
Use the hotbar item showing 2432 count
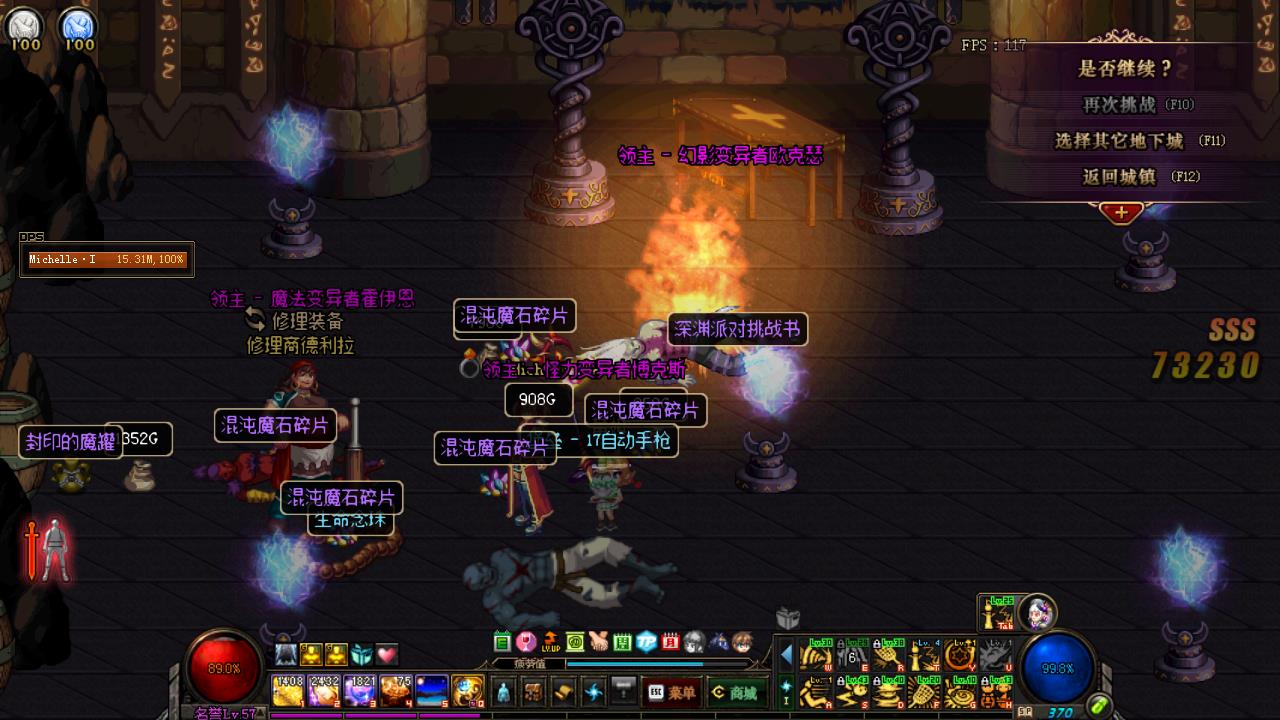click(x=323, y=691)
